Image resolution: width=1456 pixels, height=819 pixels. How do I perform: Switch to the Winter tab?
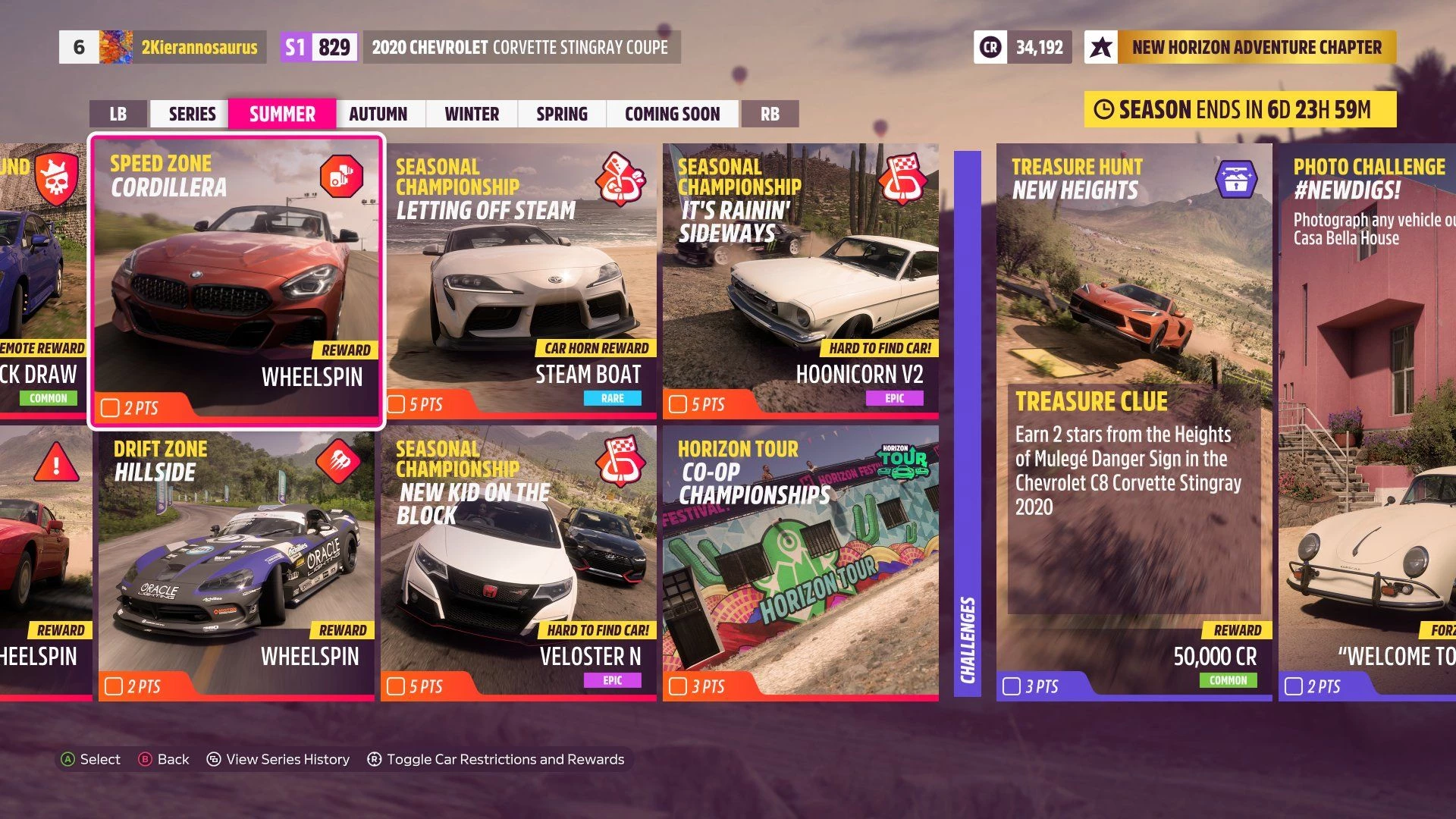point(472,114)
